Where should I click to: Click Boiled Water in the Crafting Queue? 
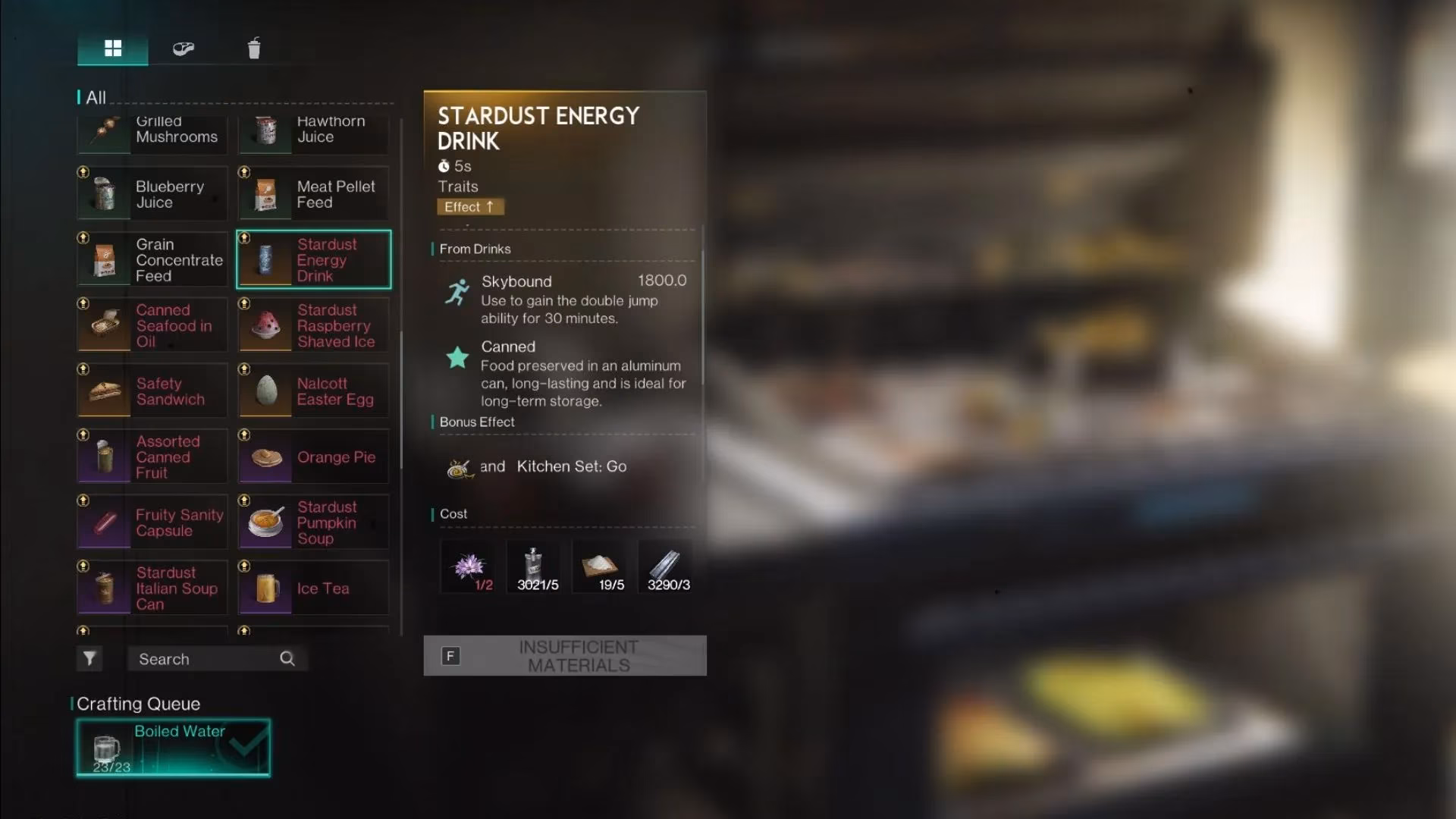[172, 747]
